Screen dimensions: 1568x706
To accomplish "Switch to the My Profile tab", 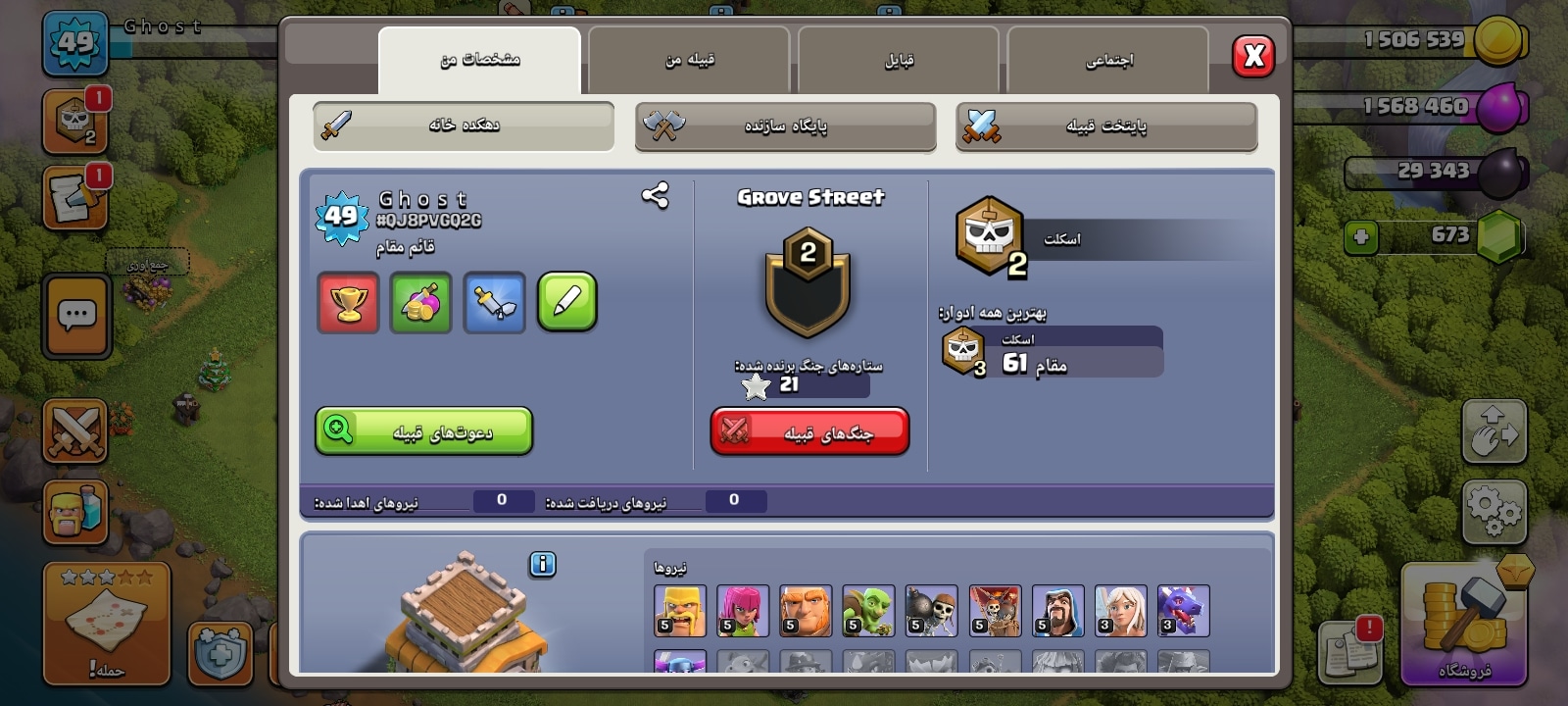I will point(479,60).
